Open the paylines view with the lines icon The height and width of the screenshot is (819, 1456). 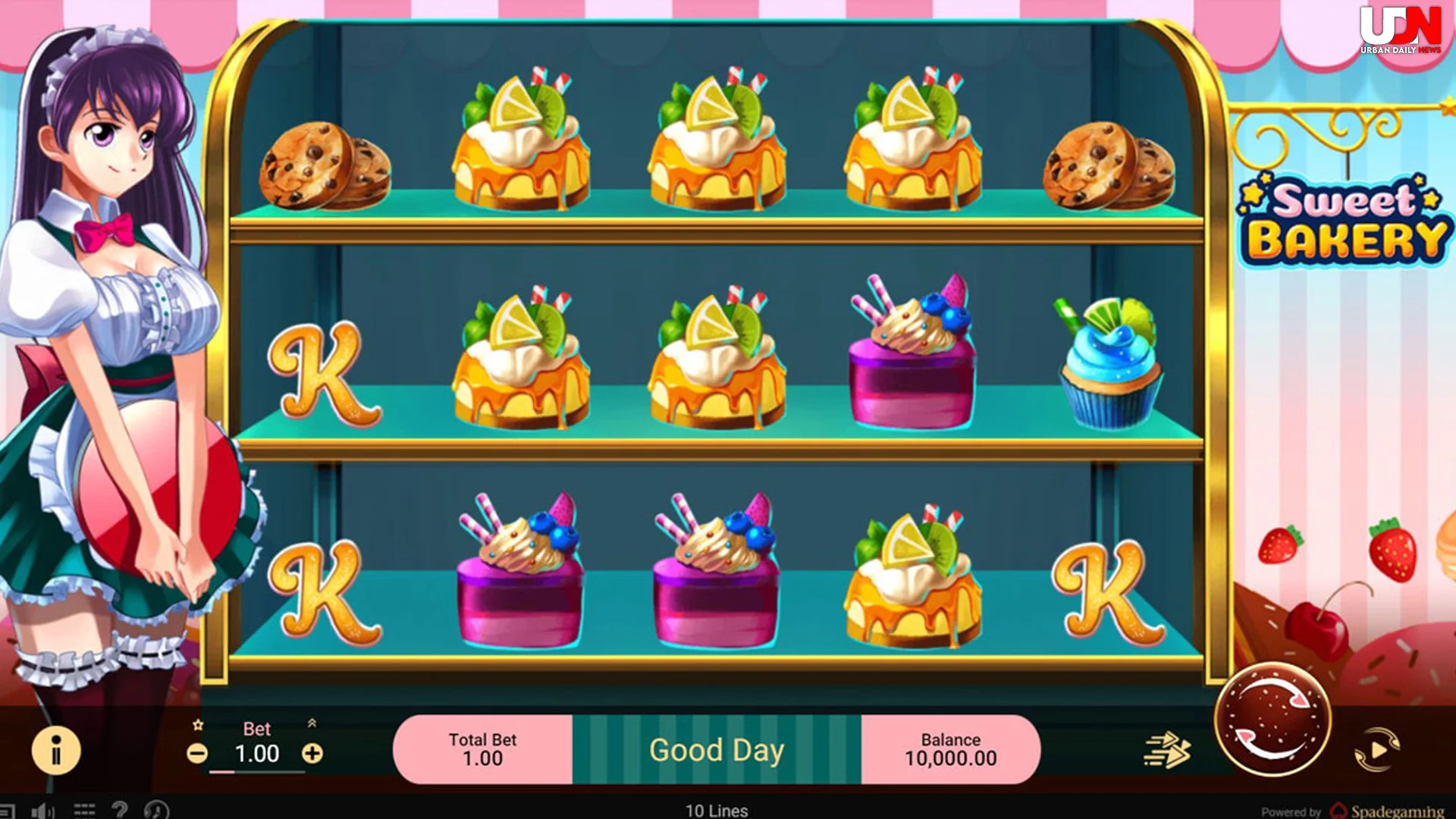83,808
